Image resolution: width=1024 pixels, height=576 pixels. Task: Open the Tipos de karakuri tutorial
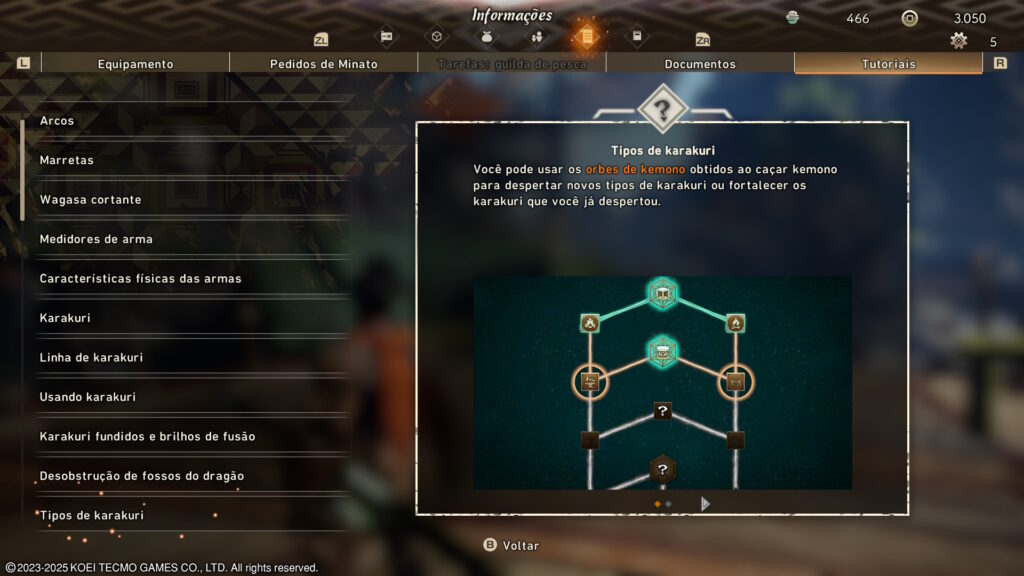[91, 516]
